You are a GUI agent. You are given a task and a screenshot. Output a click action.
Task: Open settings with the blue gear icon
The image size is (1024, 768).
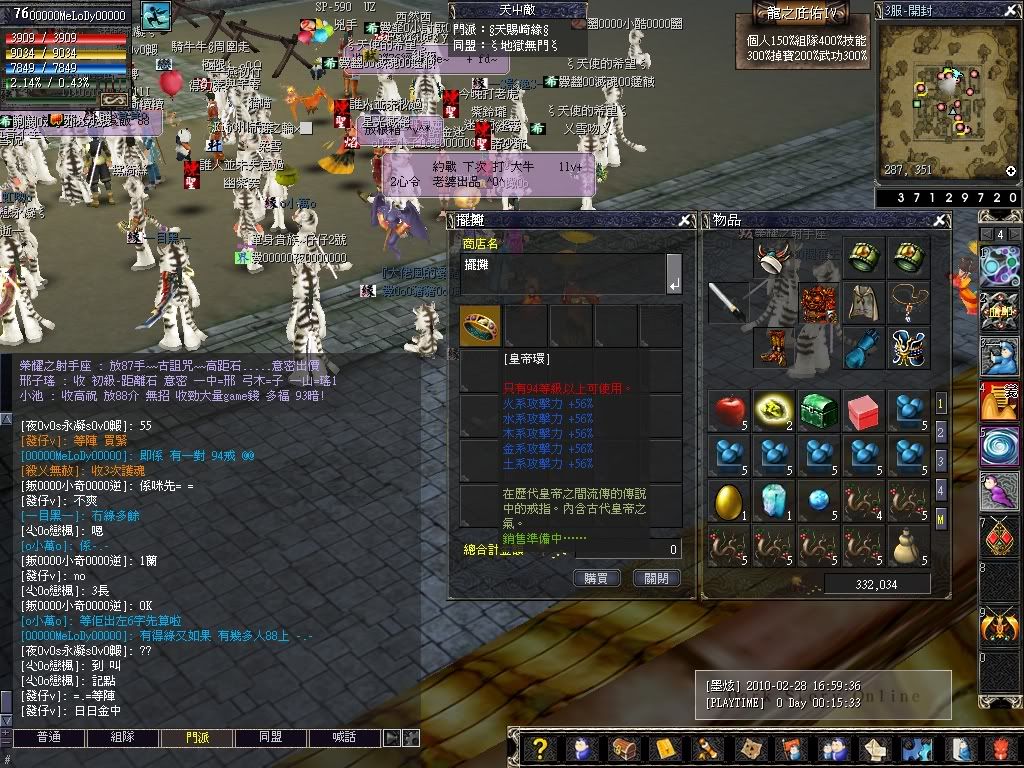(x=913, y=749)
